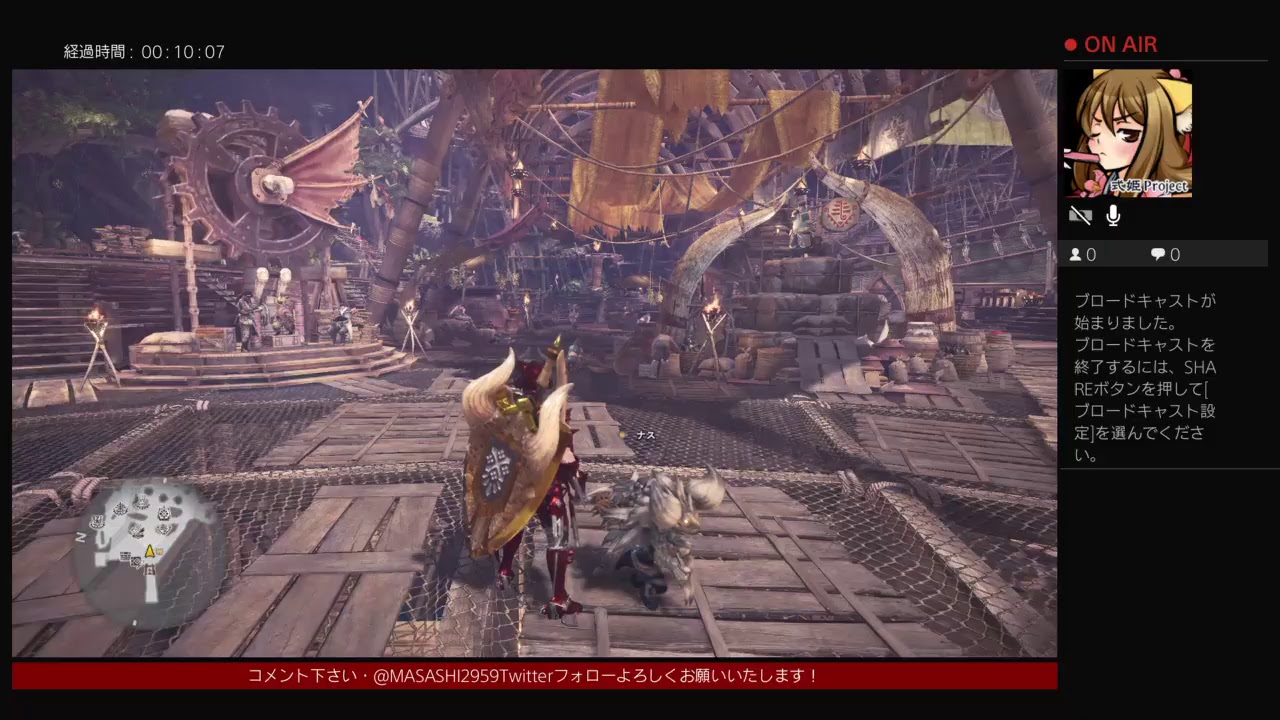Click the disabled camera icon

point(1080,215)
